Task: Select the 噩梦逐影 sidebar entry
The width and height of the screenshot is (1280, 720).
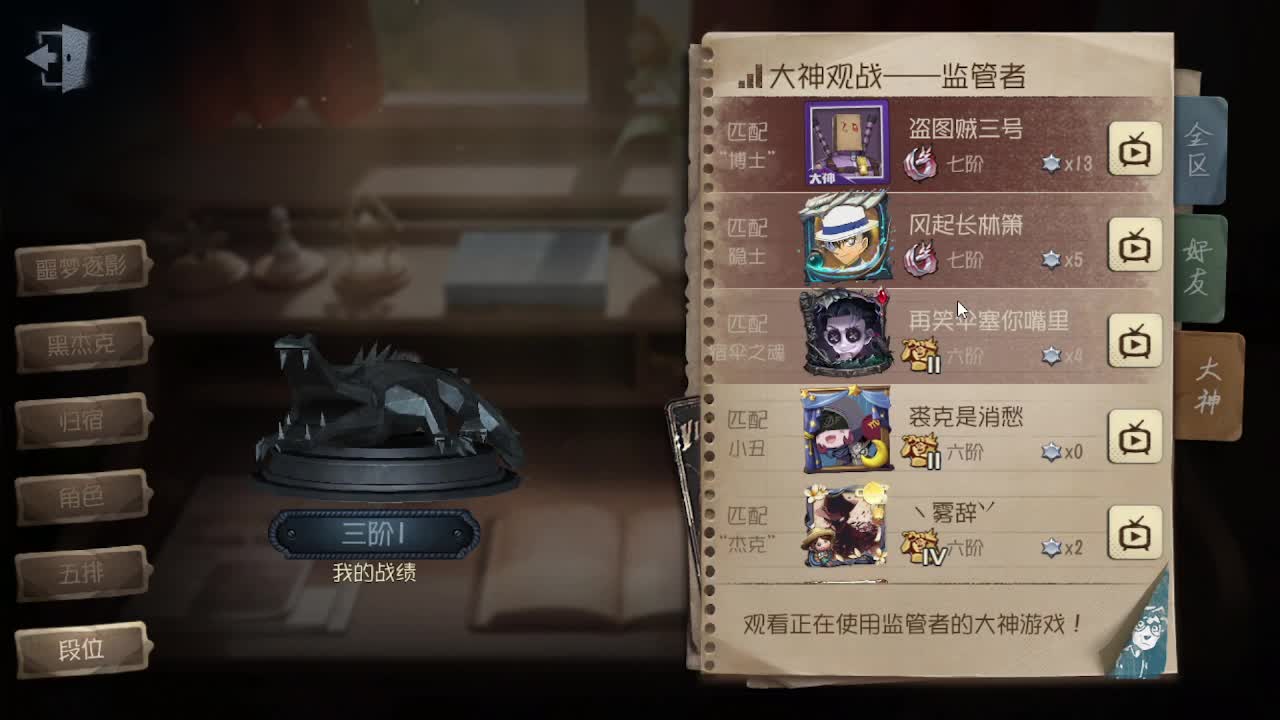Action: coord(80,263)
